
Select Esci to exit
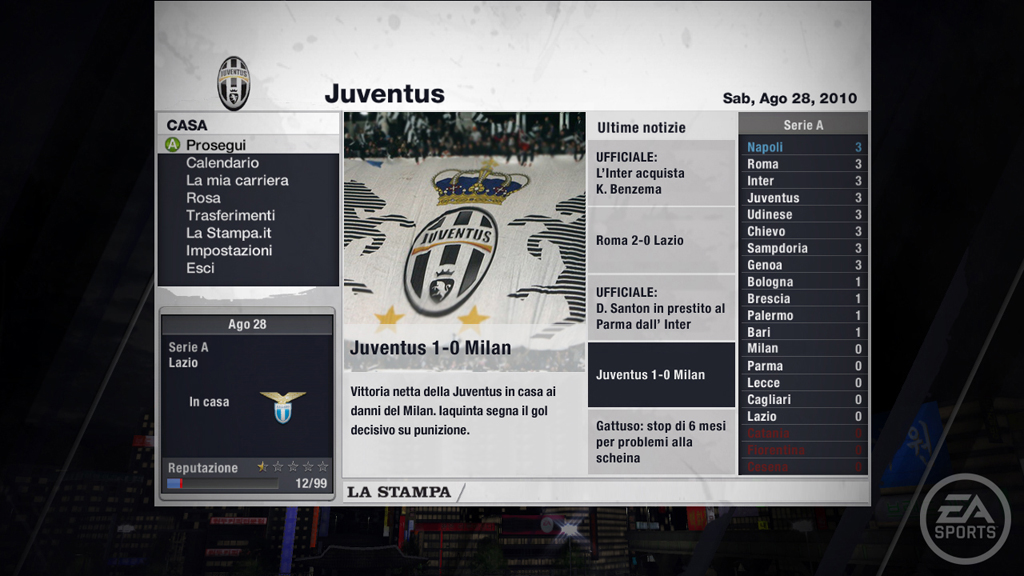[x=200, y=268]
